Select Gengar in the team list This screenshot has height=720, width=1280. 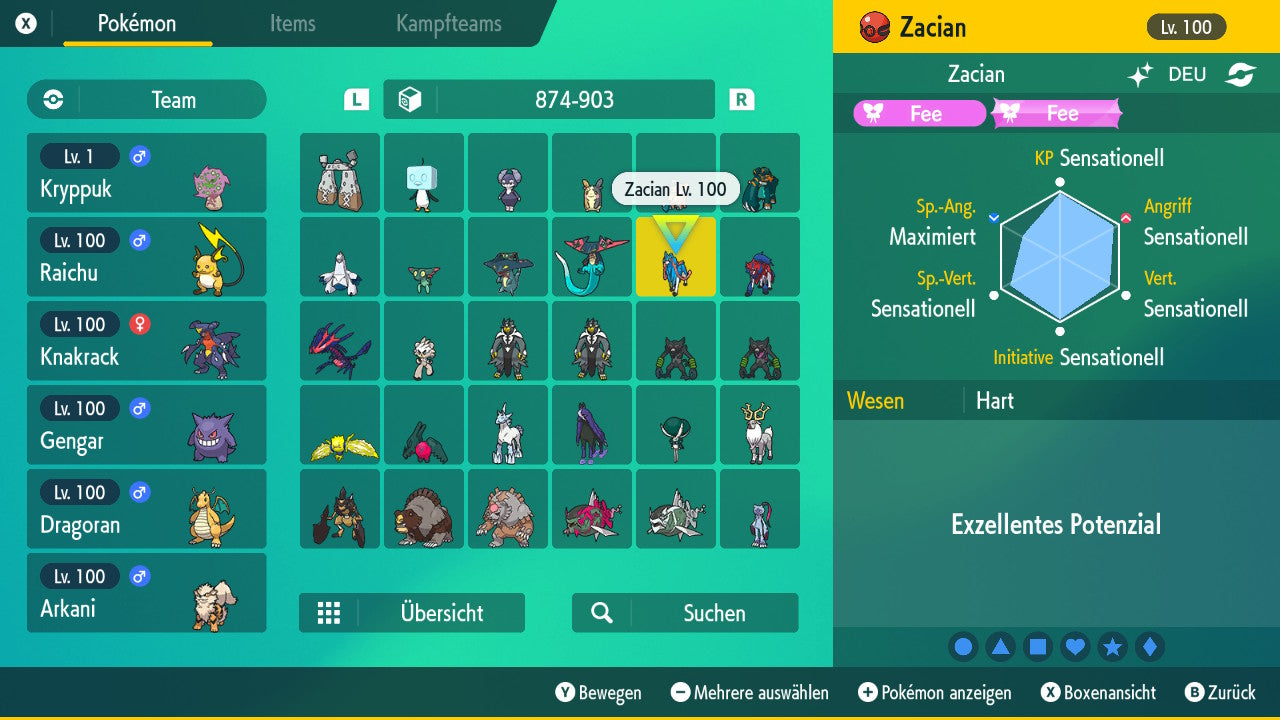[146, 425]
